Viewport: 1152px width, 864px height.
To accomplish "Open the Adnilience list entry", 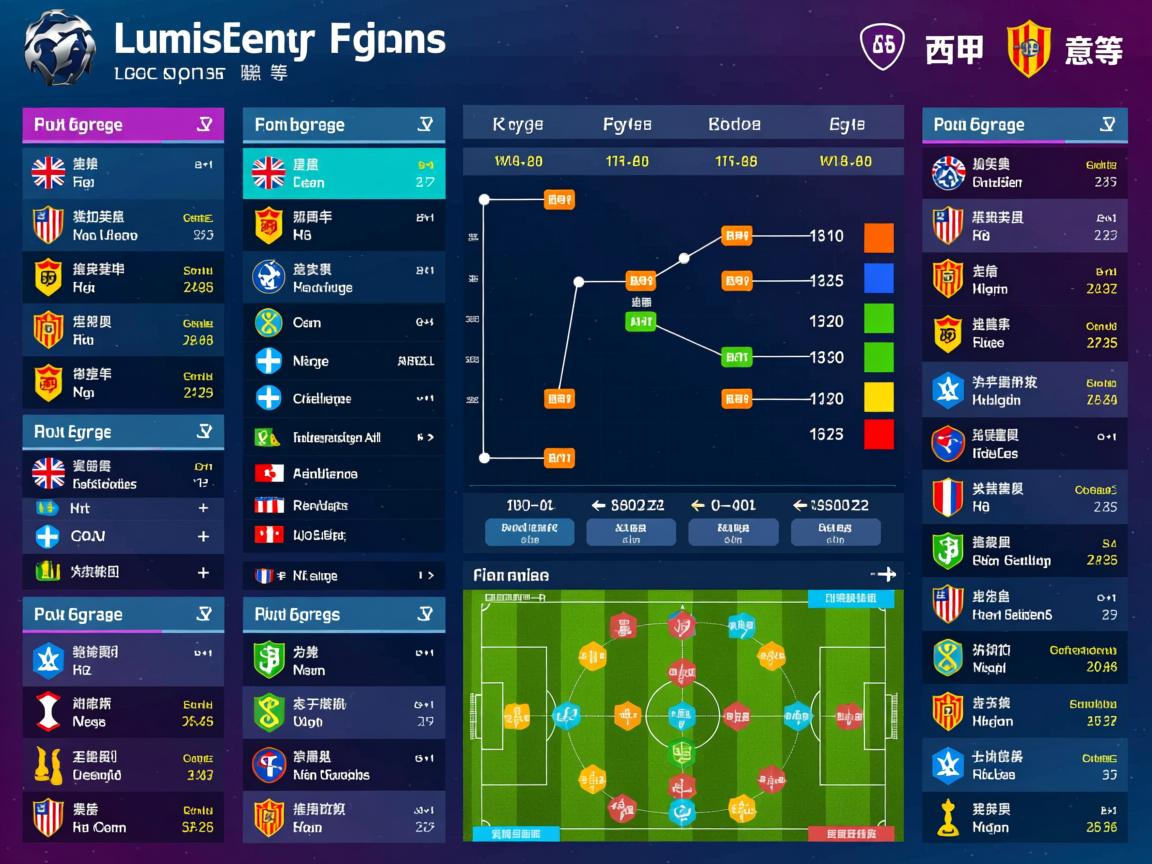I will [343, 474].
